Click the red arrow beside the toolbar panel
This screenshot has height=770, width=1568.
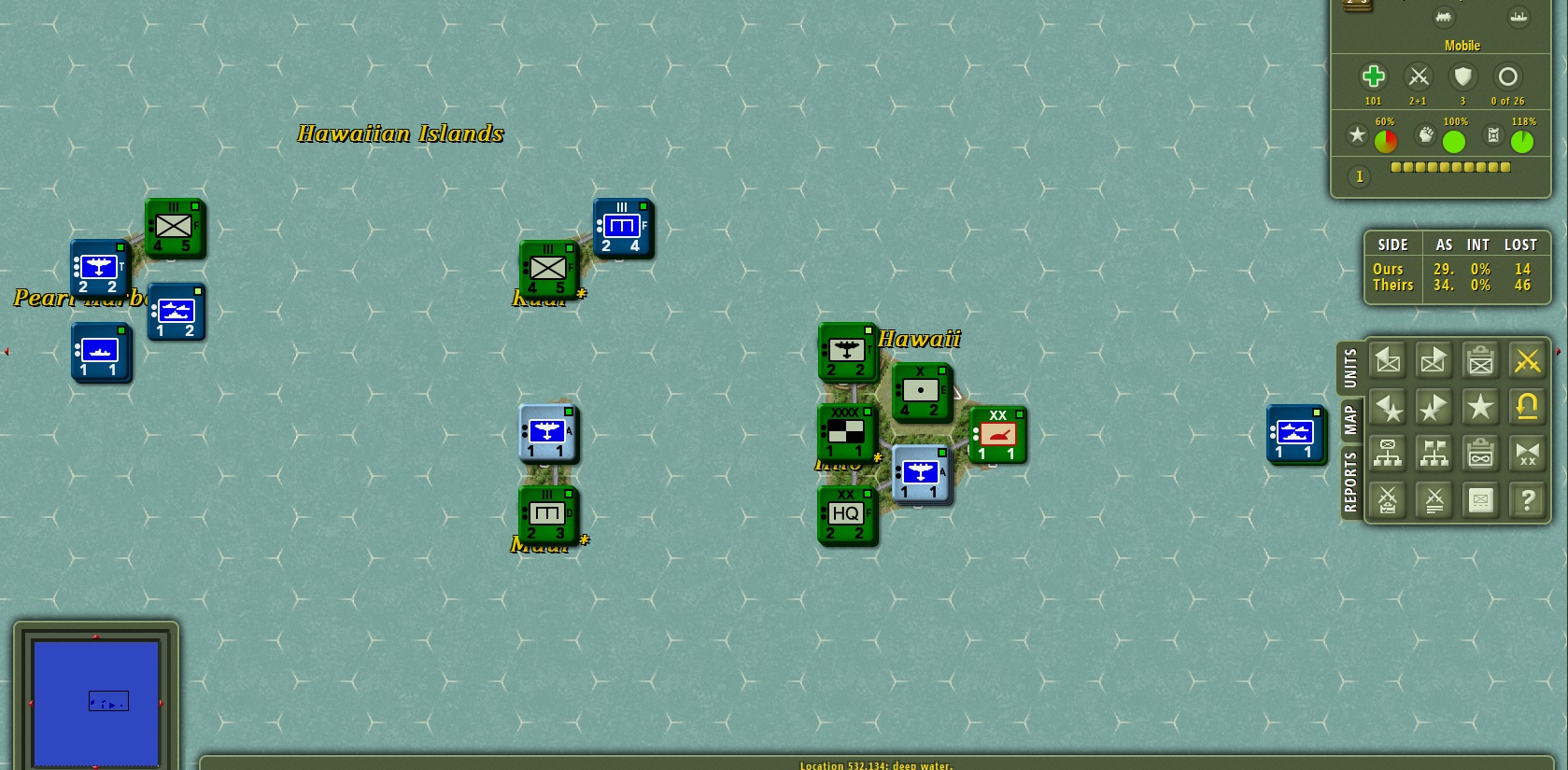[1559, 351]
